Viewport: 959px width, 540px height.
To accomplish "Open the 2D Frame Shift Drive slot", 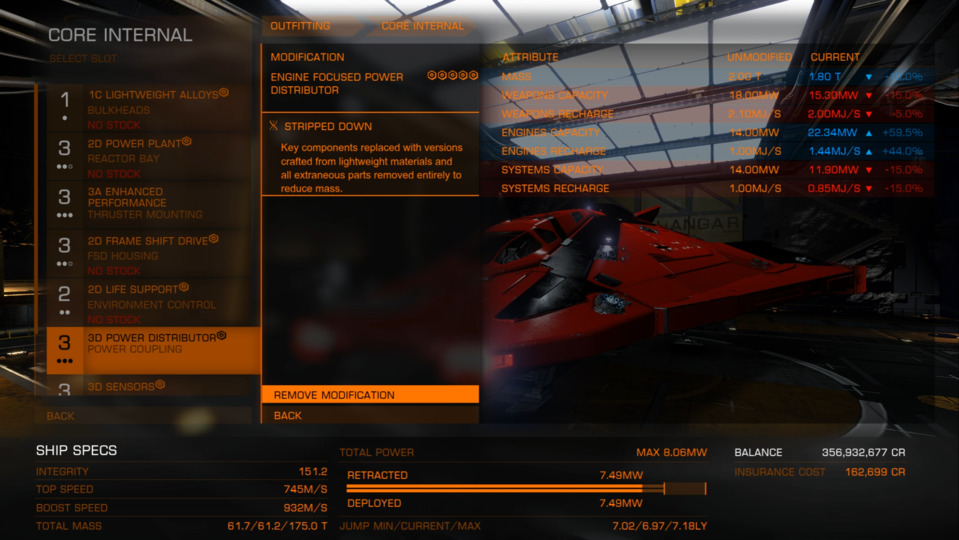I will click(x=150, y=254).
